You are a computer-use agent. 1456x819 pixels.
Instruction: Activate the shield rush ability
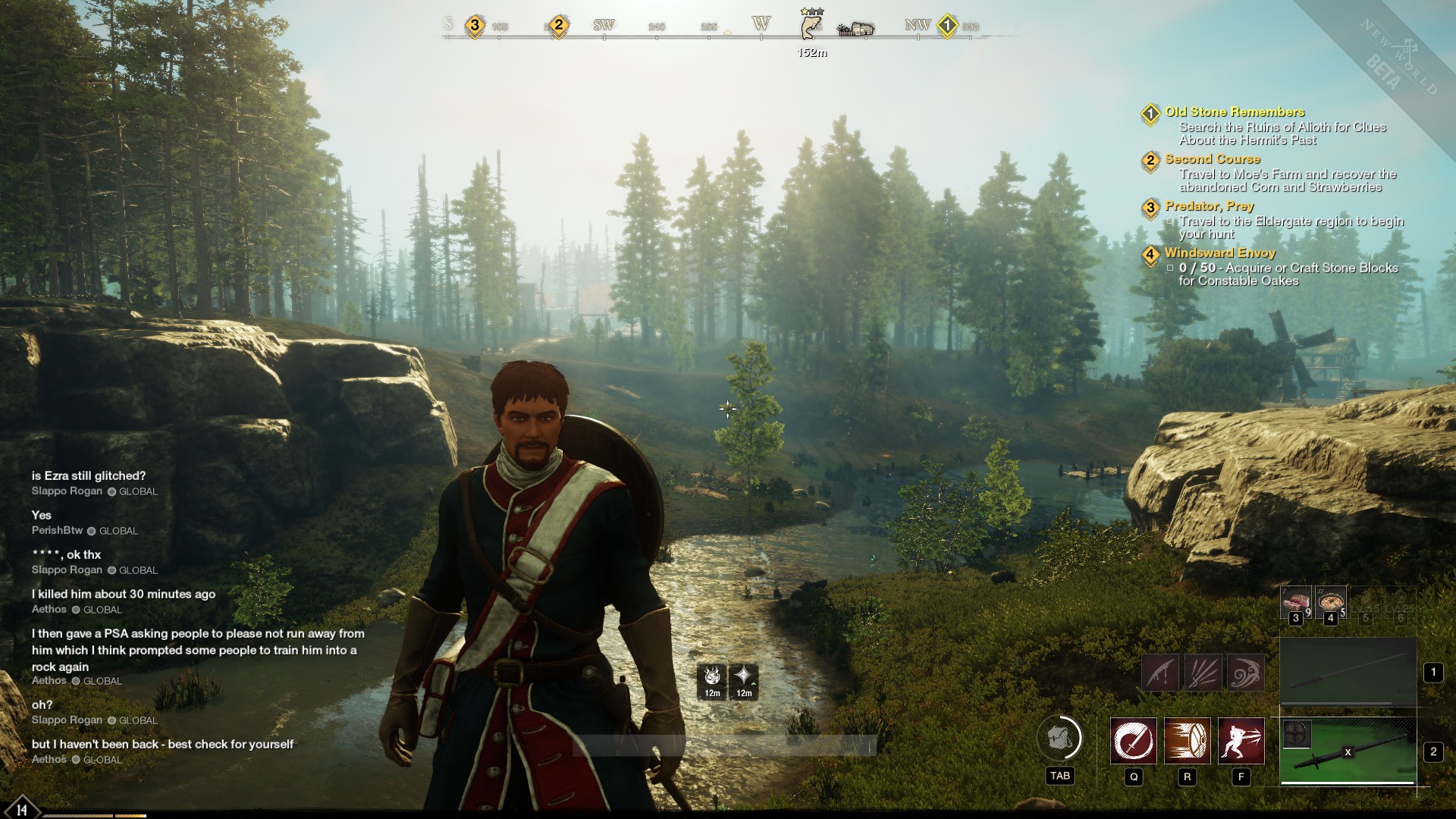coord(1187,740)
